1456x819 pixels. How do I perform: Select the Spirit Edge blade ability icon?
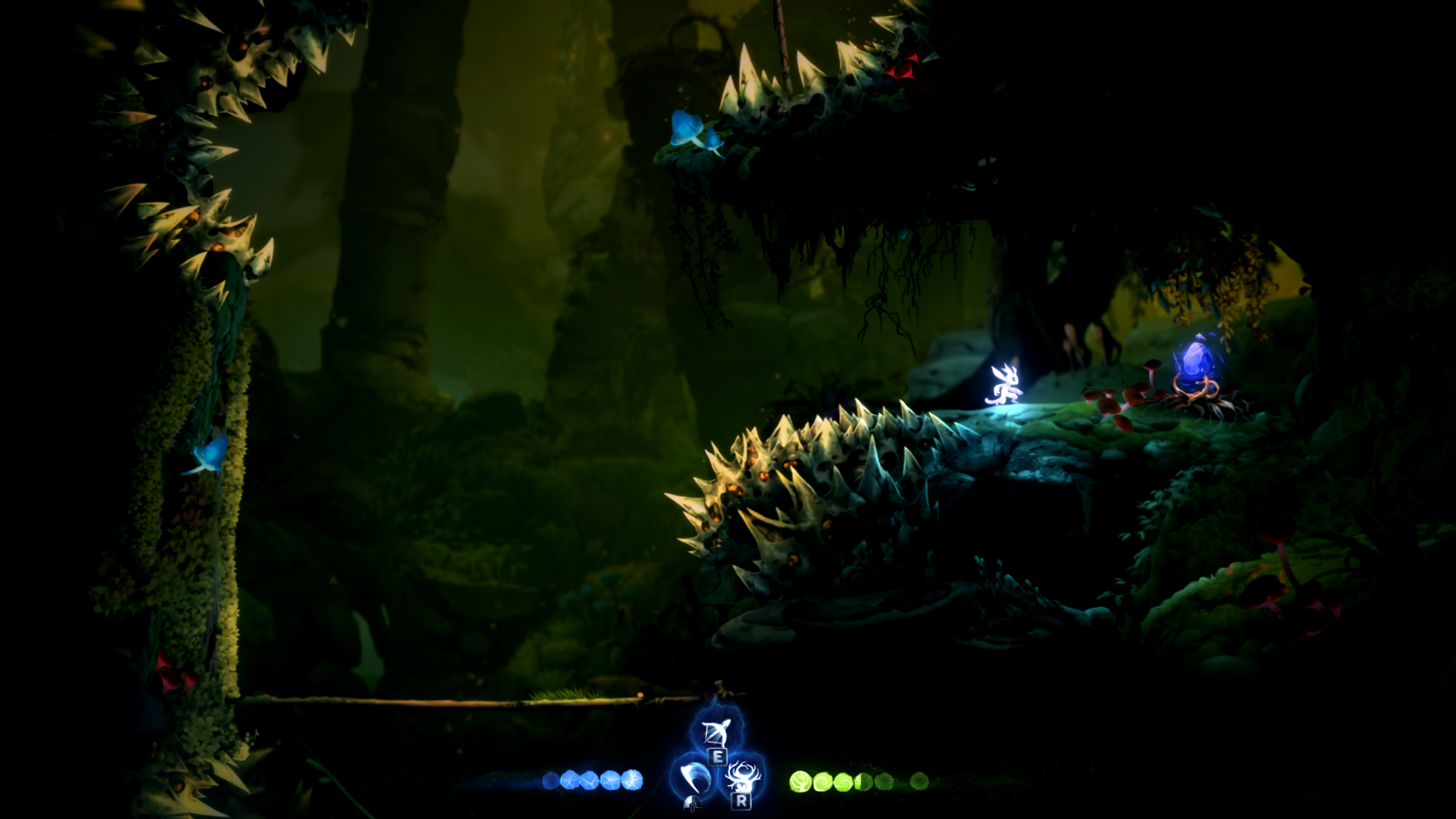point(692,775)
